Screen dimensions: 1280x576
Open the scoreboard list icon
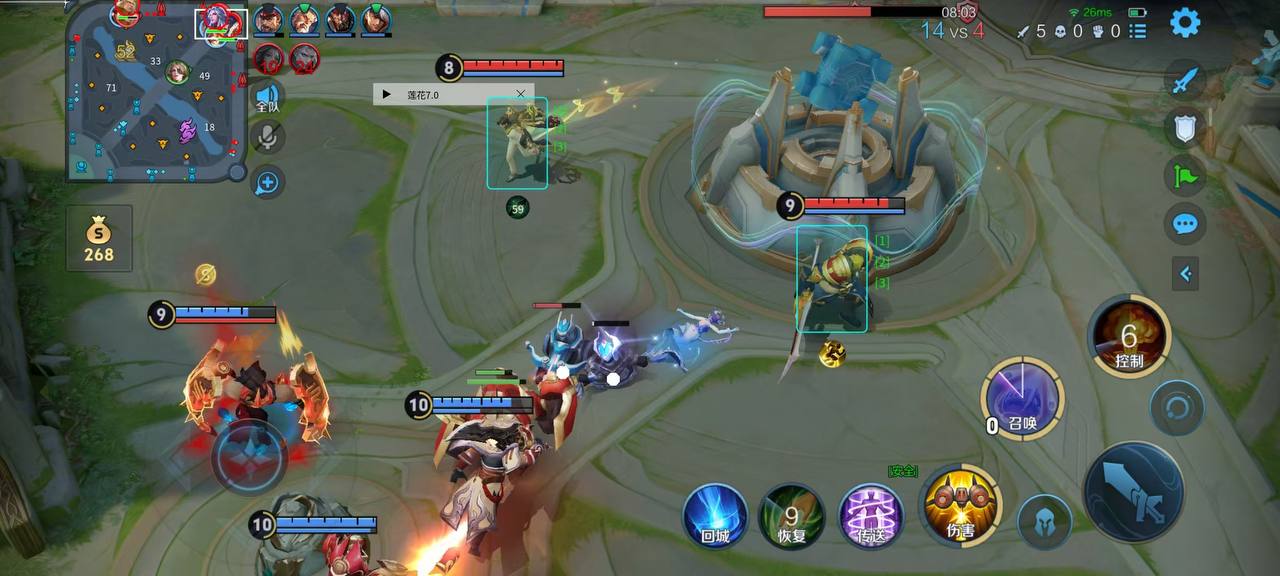coord(1138,31)
